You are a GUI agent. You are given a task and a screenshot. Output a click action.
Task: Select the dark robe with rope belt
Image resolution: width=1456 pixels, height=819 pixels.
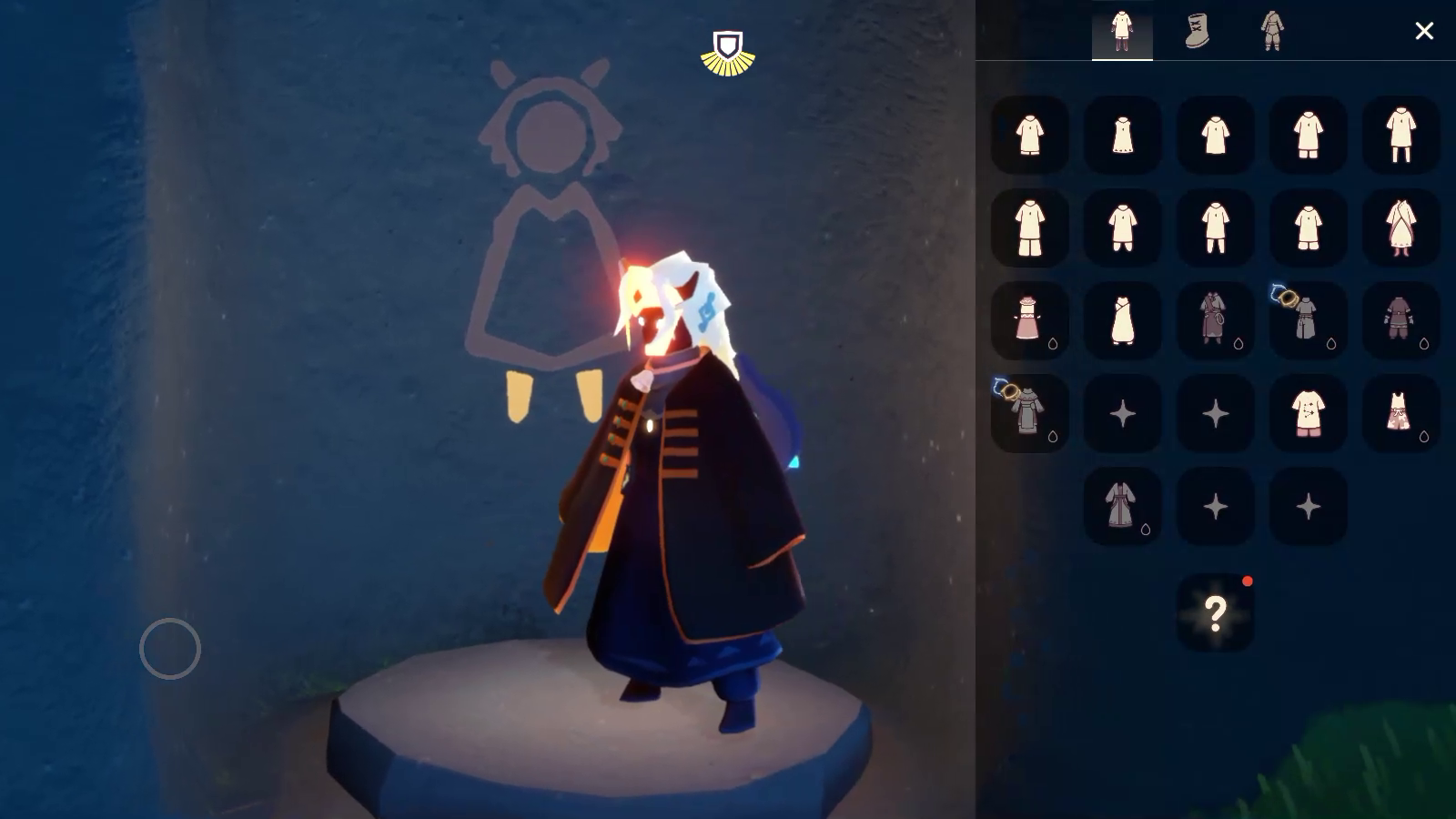(1215, 320)
